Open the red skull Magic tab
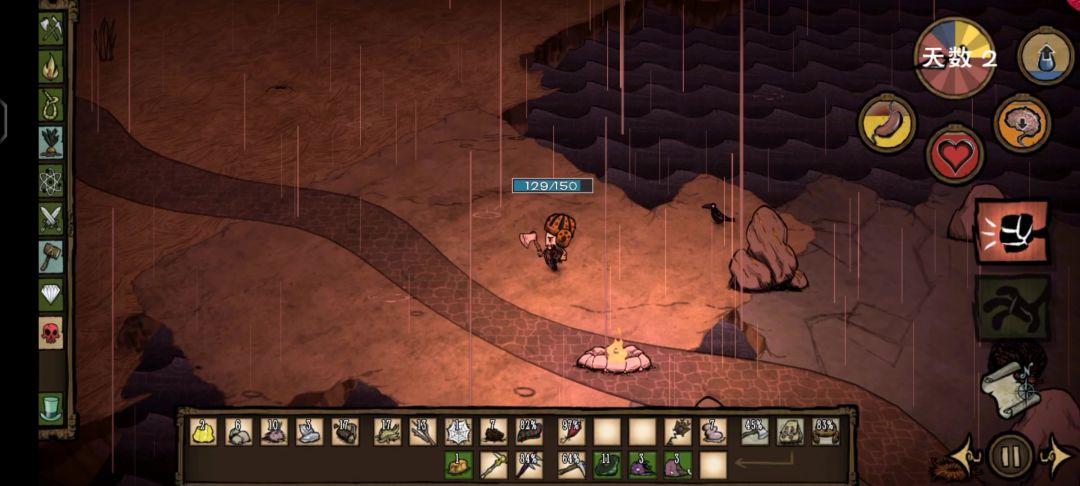The width and height of the screenshot is (1080, 486). tap(51, 333)
